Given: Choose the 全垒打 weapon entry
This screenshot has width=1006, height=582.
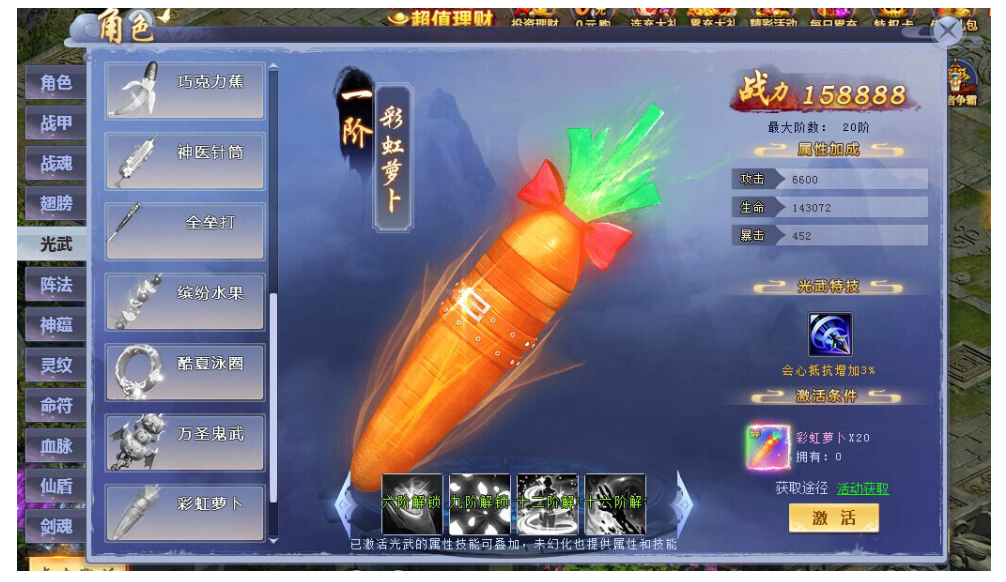Looking at the screenshot, I should pos(185,231).
